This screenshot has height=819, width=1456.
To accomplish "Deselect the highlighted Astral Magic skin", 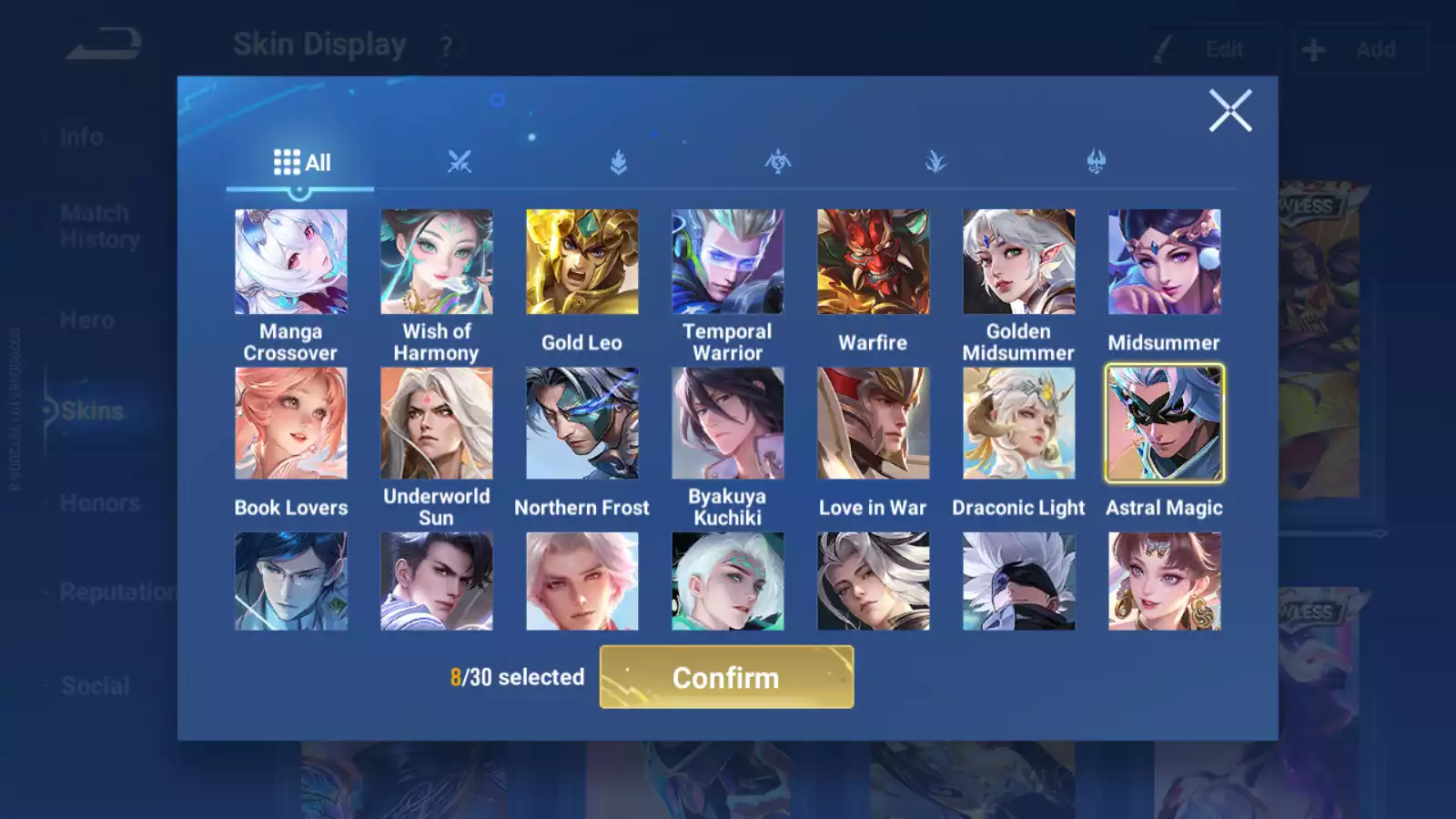I will point(1164,422).
